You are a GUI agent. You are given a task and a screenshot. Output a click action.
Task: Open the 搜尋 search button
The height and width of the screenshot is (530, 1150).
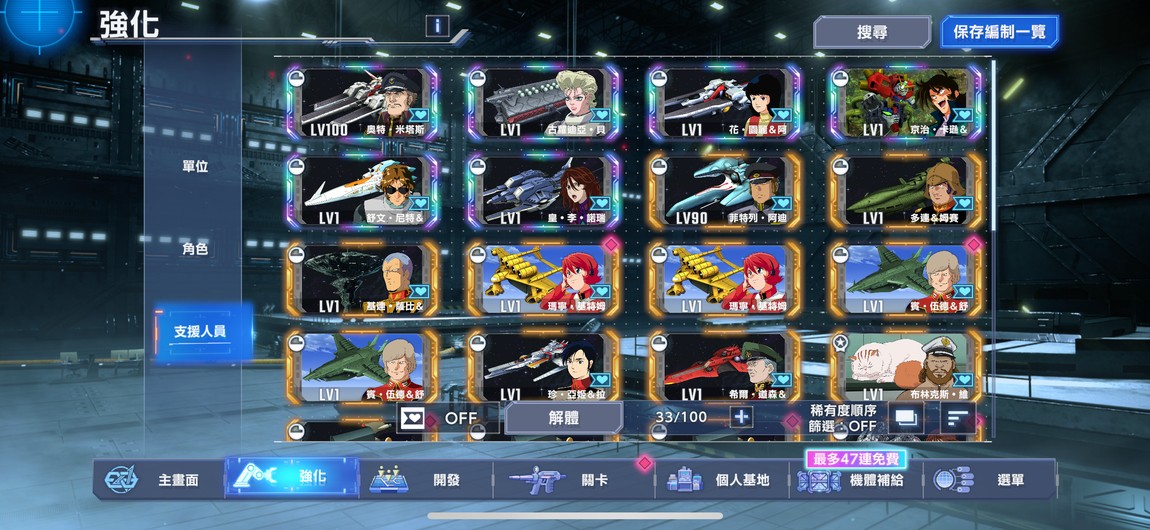tap(871, 32)
